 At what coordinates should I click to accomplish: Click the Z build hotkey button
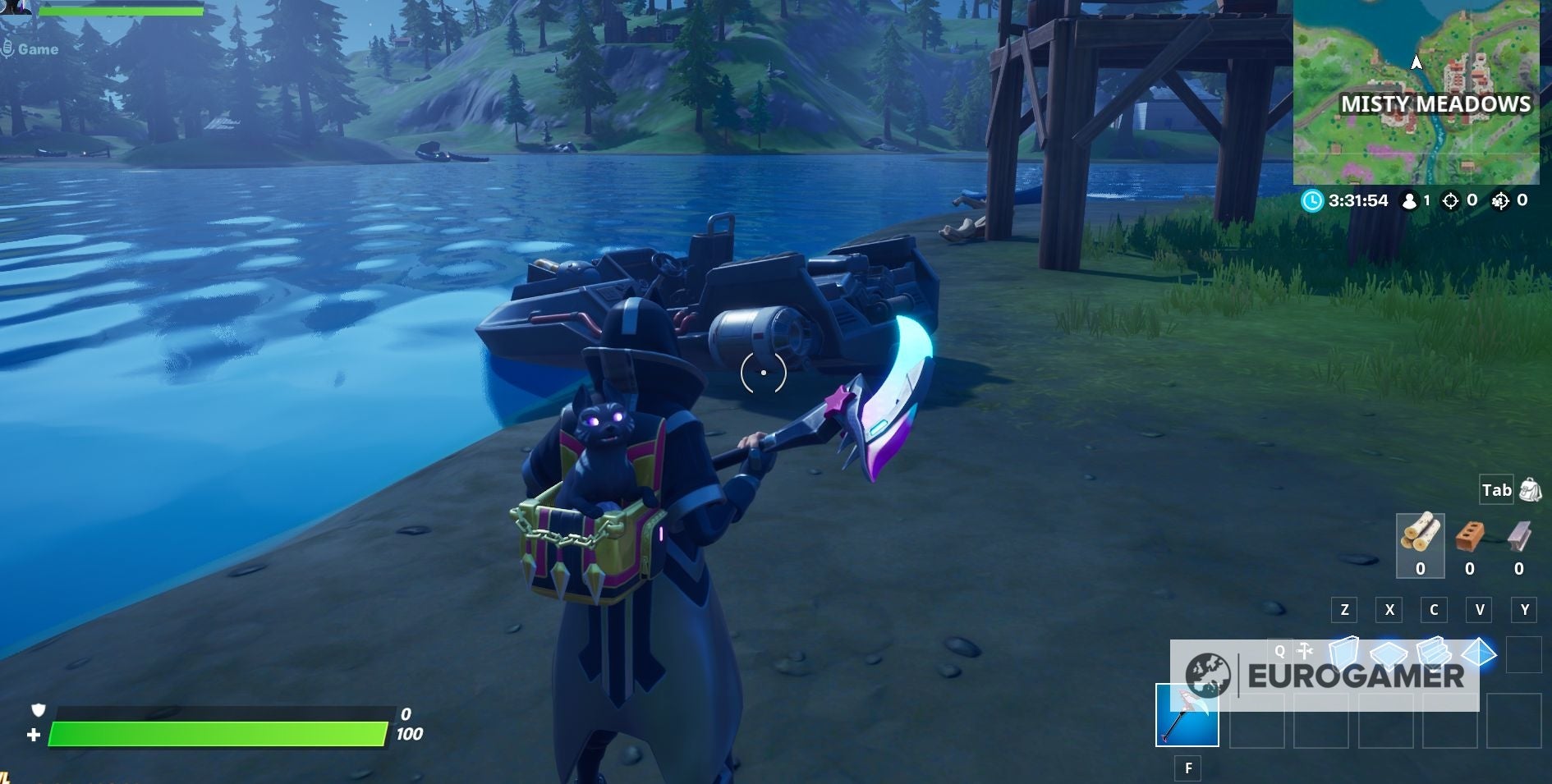click(x=1343, y=610)
